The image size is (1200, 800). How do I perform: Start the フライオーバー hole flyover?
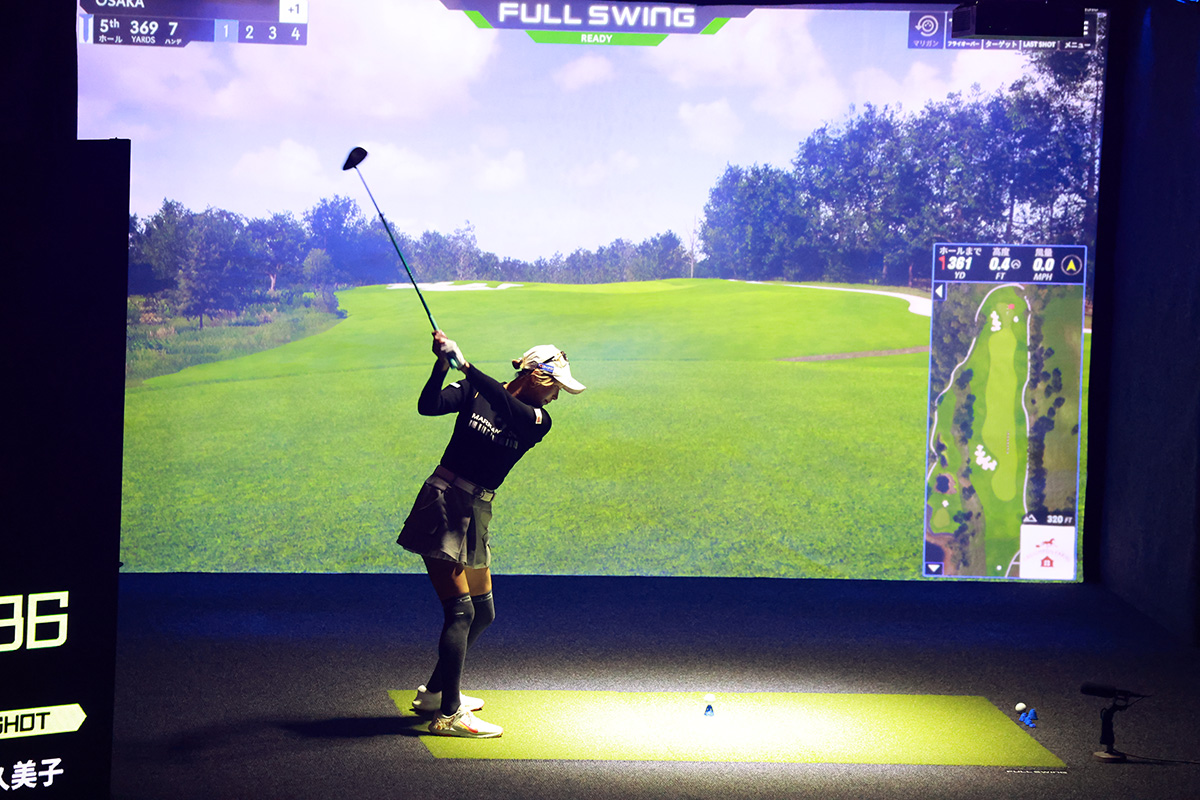click(964, 44)
